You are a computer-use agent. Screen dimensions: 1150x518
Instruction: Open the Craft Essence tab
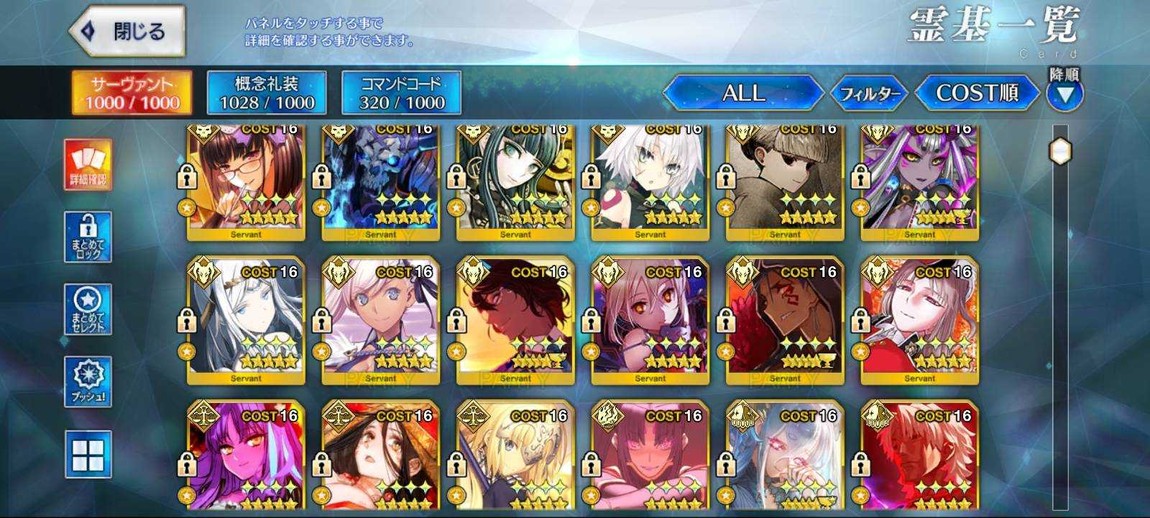(266, 92)
